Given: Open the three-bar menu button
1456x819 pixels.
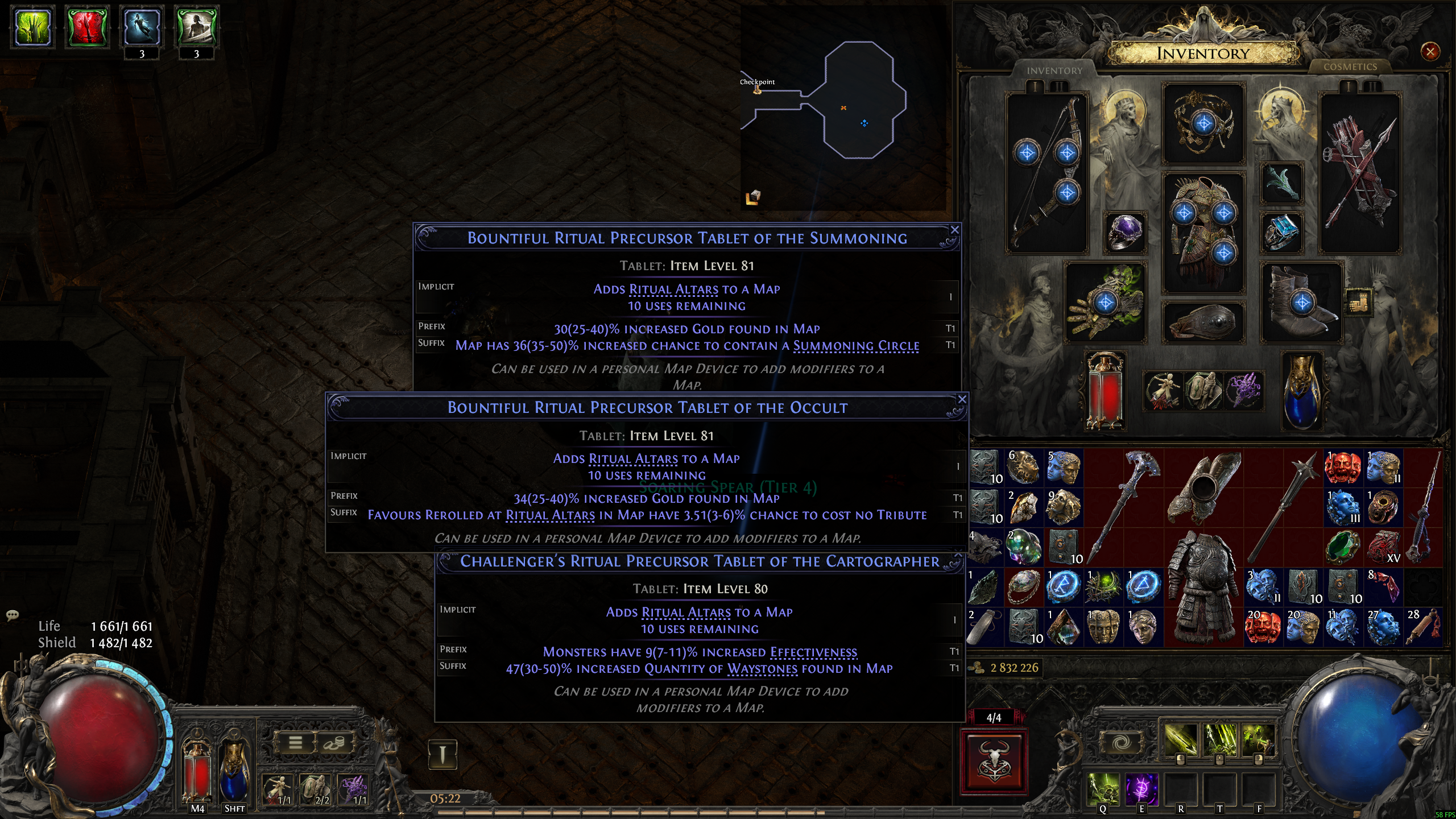Looking at the screenshot, I should tap(295, 742).
